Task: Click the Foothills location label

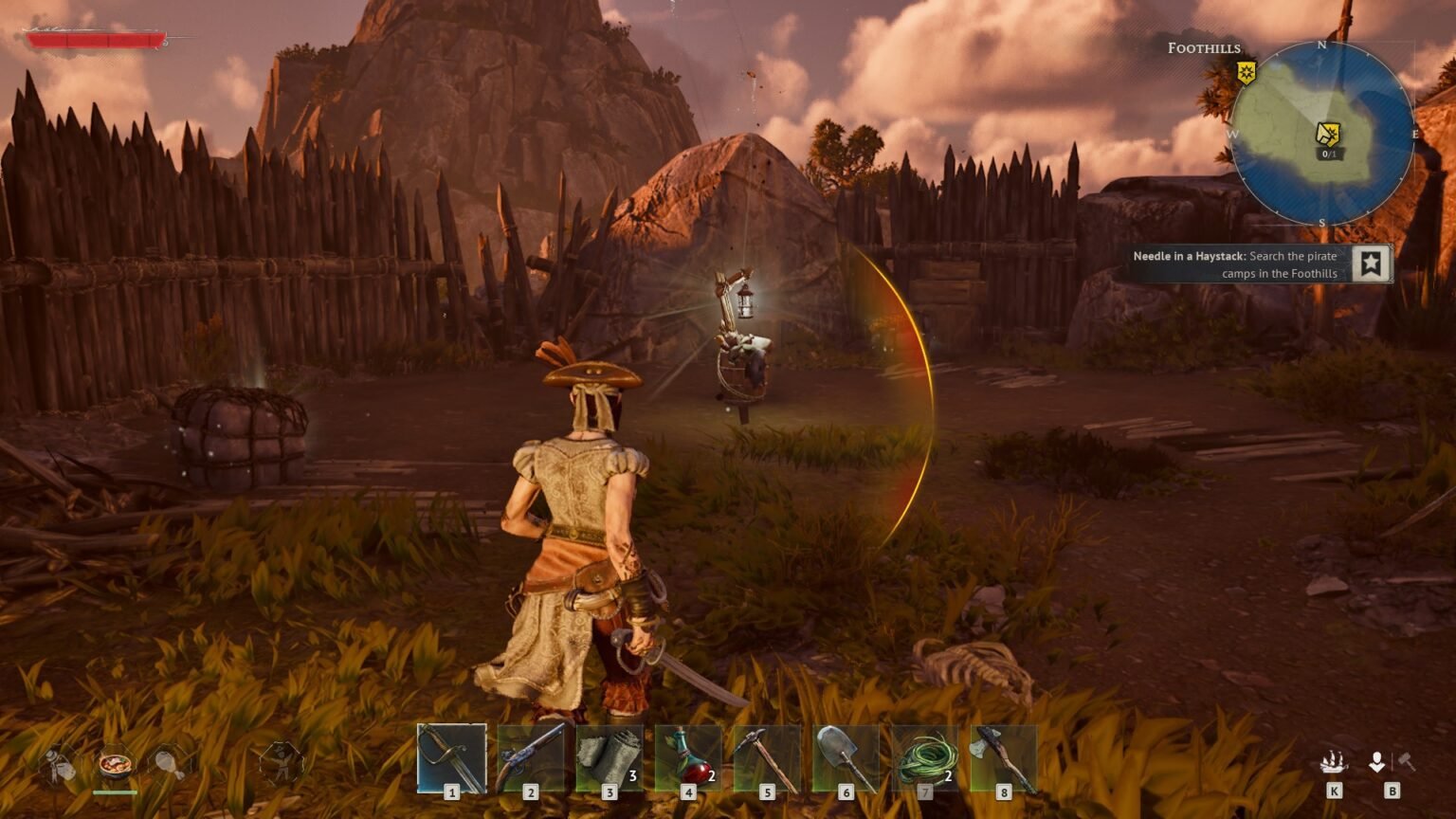Action: point(1204,47)
